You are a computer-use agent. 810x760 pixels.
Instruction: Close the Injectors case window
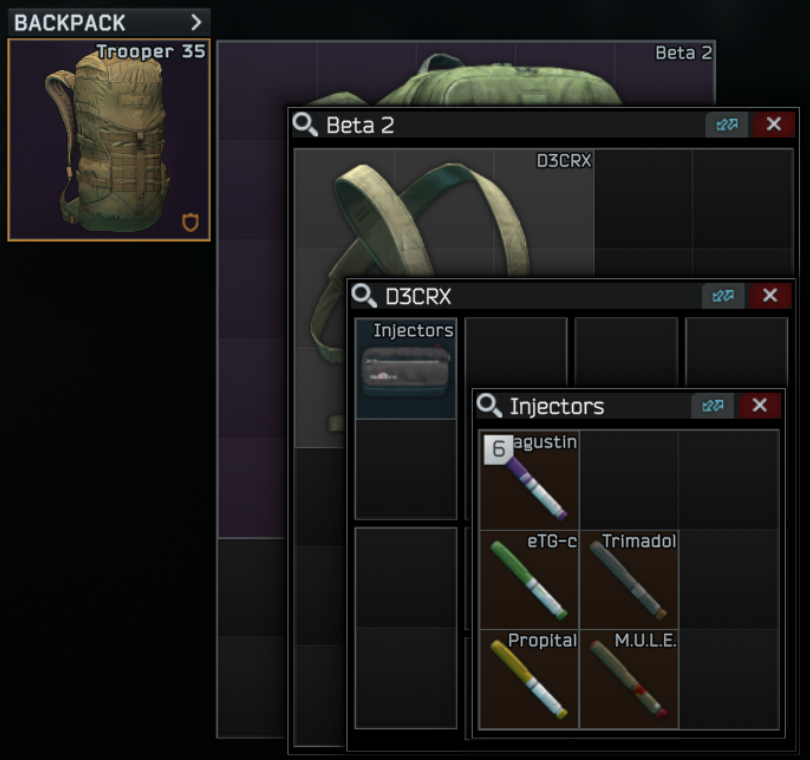[x=759, y=405]
